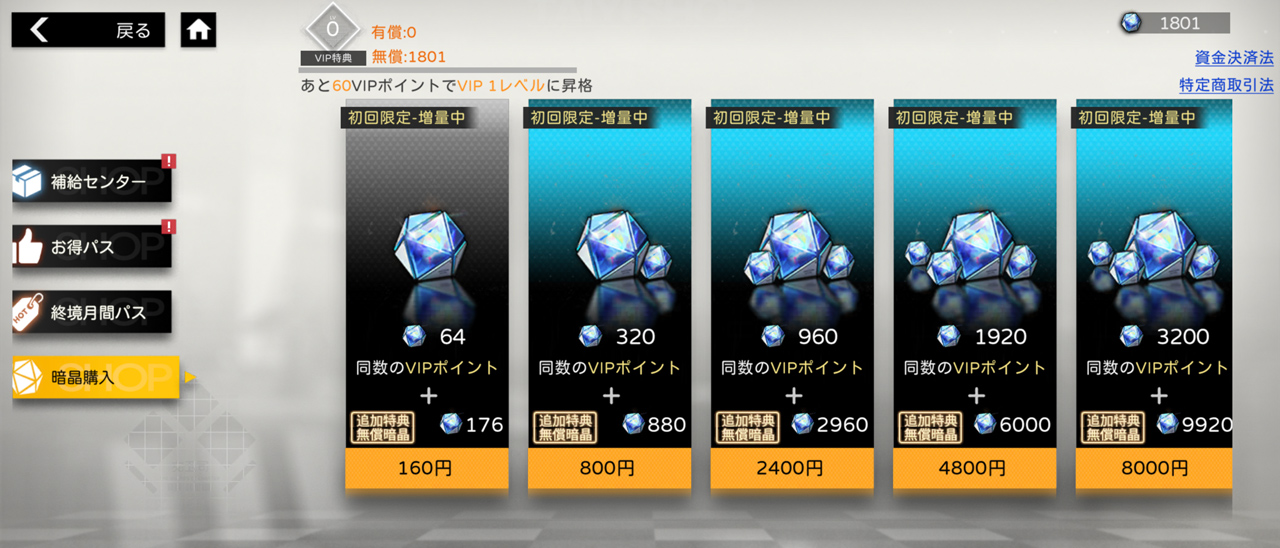This screenshot has width=1280, height=548.
Task: Select the 960 crystal pack for 2400円
Action: click(792, 467)
